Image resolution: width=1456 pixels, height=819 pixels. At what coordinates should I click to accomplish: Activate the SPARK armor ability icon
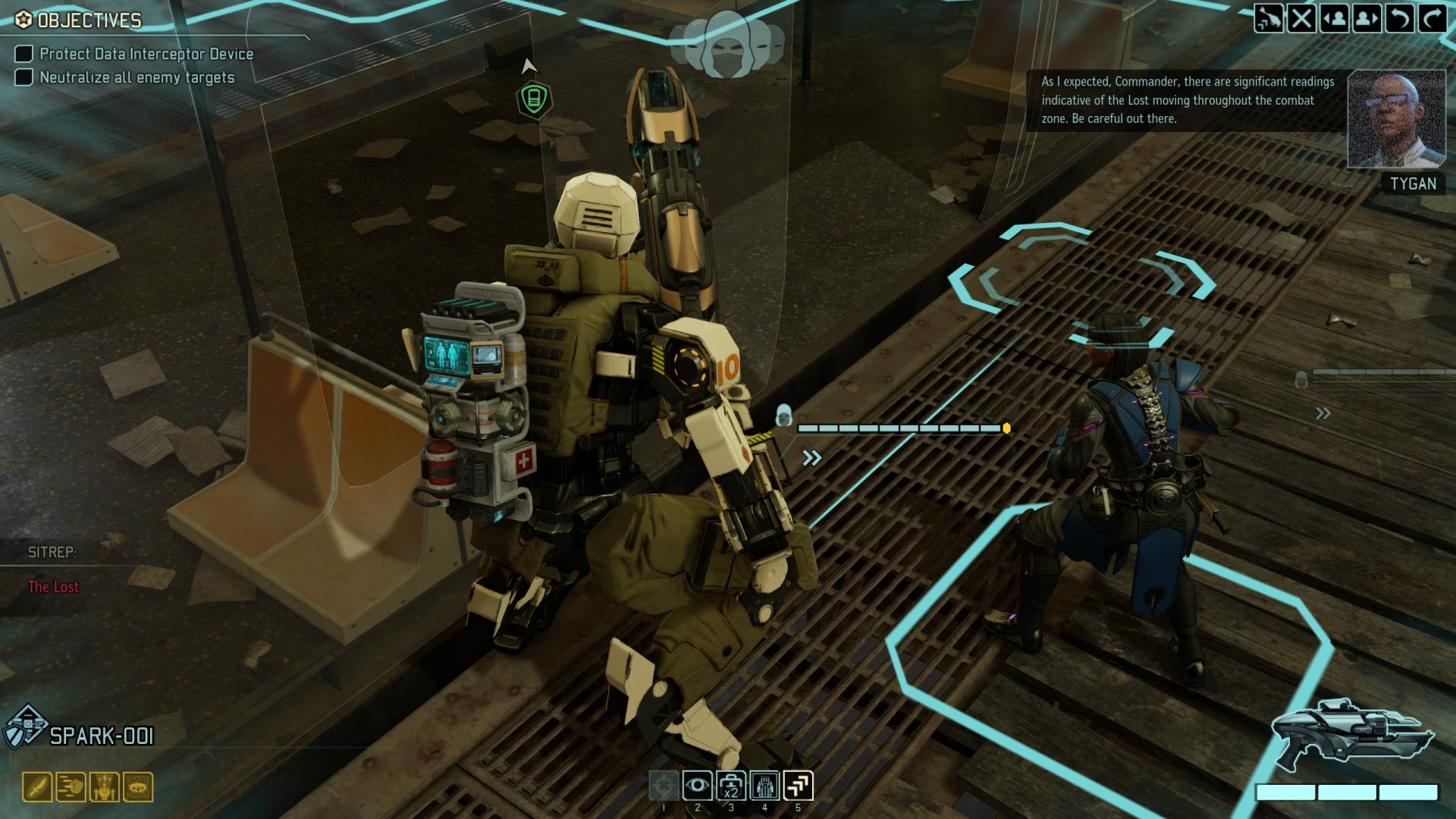point(764,786)
